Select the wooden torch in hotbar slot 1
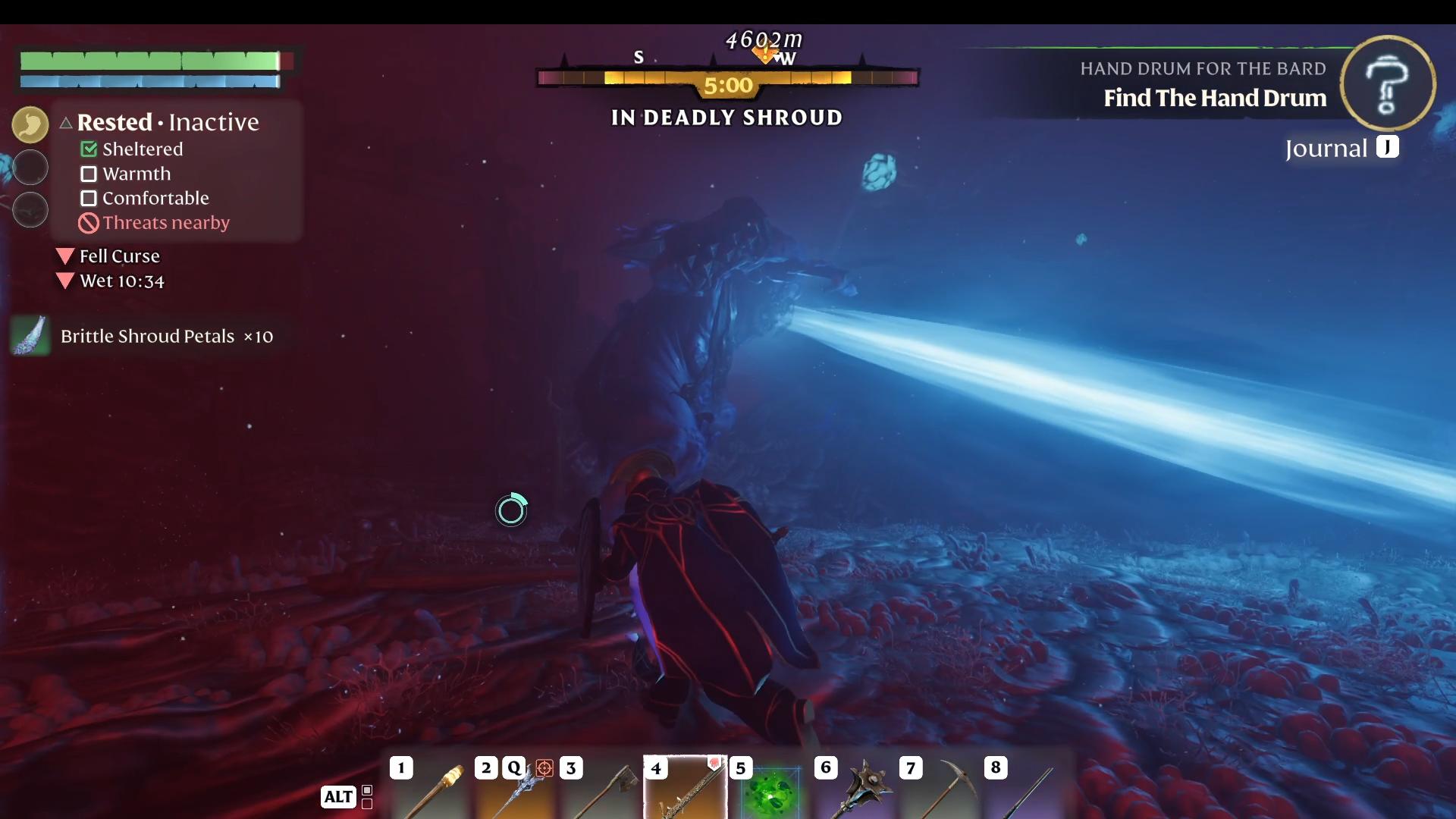The height and width of the screenshot is (819, 1456). (435, 790)
